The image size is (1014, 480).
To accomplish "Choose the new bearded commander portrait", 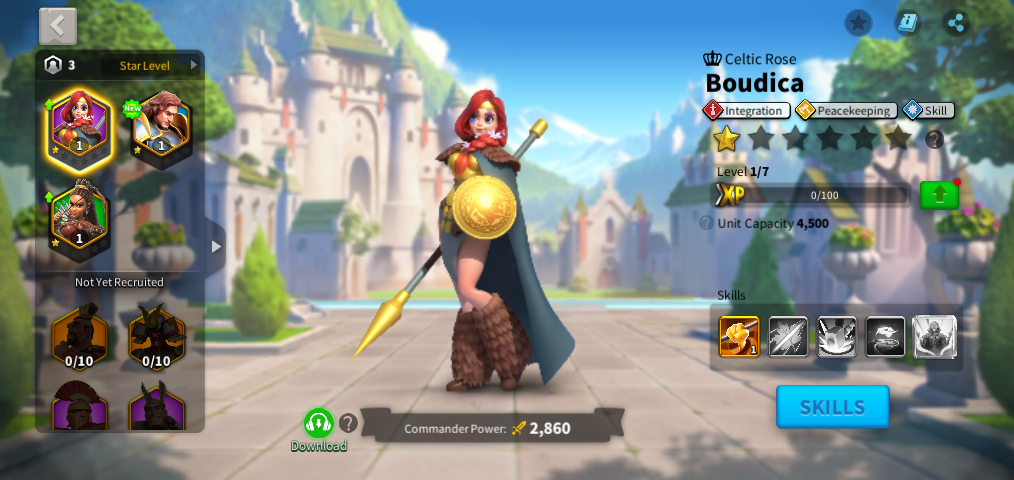I will (x=160, y=125).
